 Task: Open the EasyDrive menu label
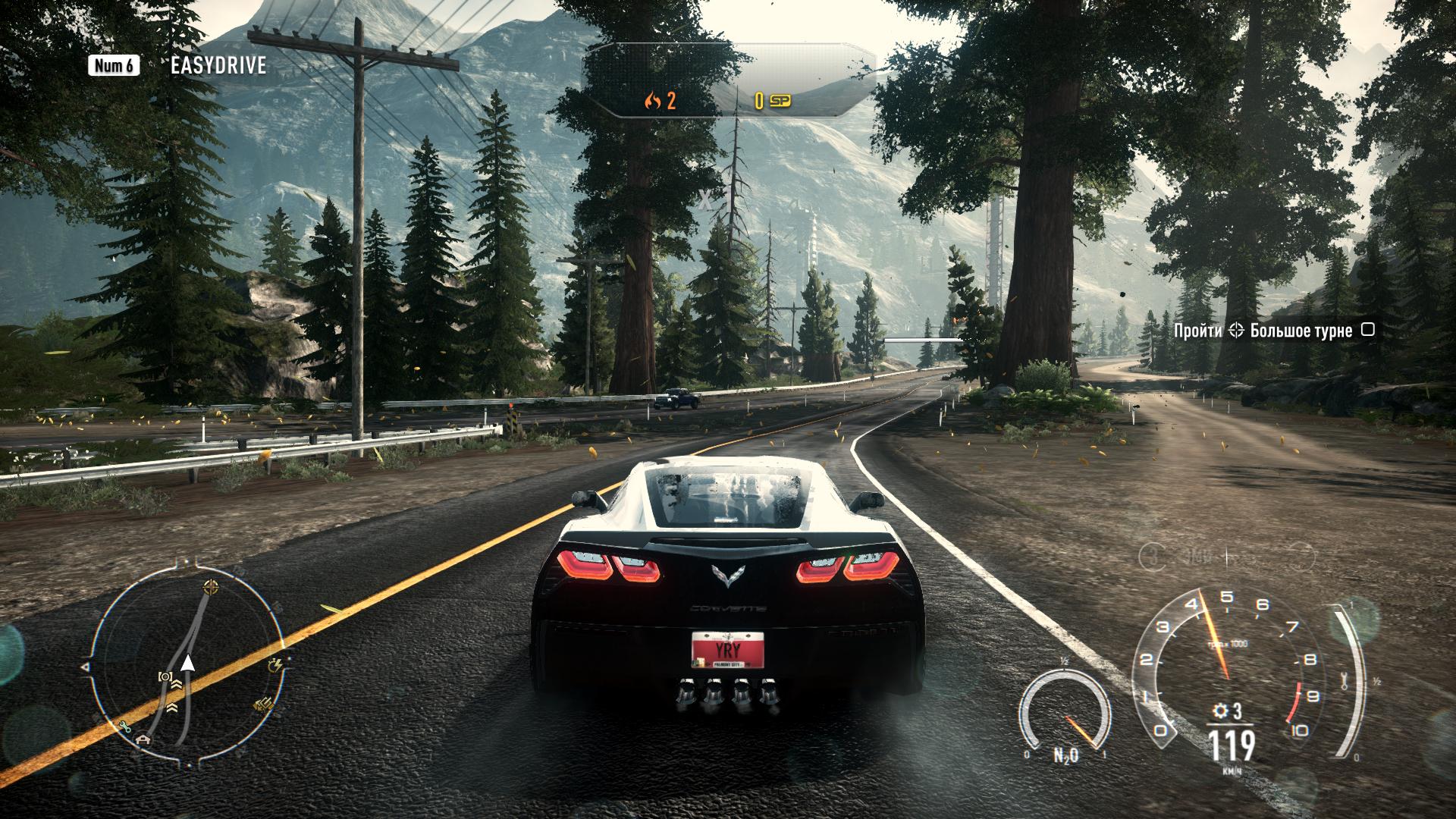(218, 66)
